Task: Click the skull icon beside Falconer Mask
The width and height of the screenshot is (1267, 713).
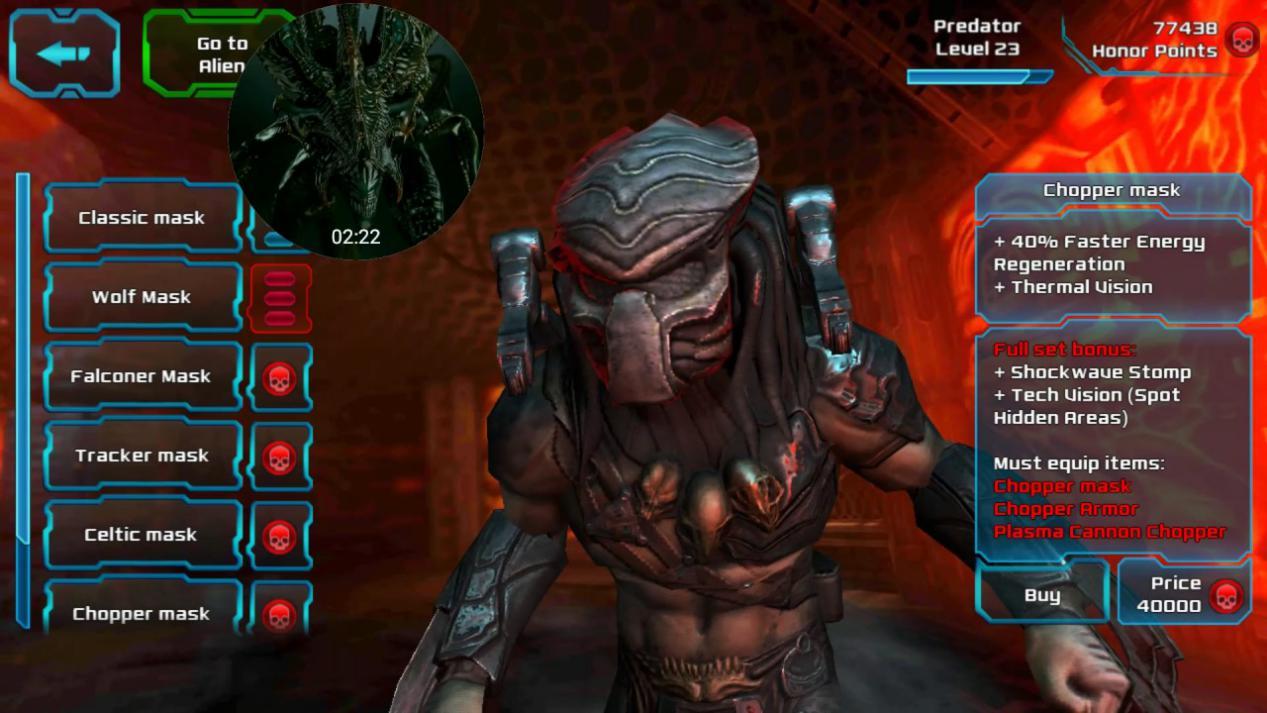Action: (280, 378)
